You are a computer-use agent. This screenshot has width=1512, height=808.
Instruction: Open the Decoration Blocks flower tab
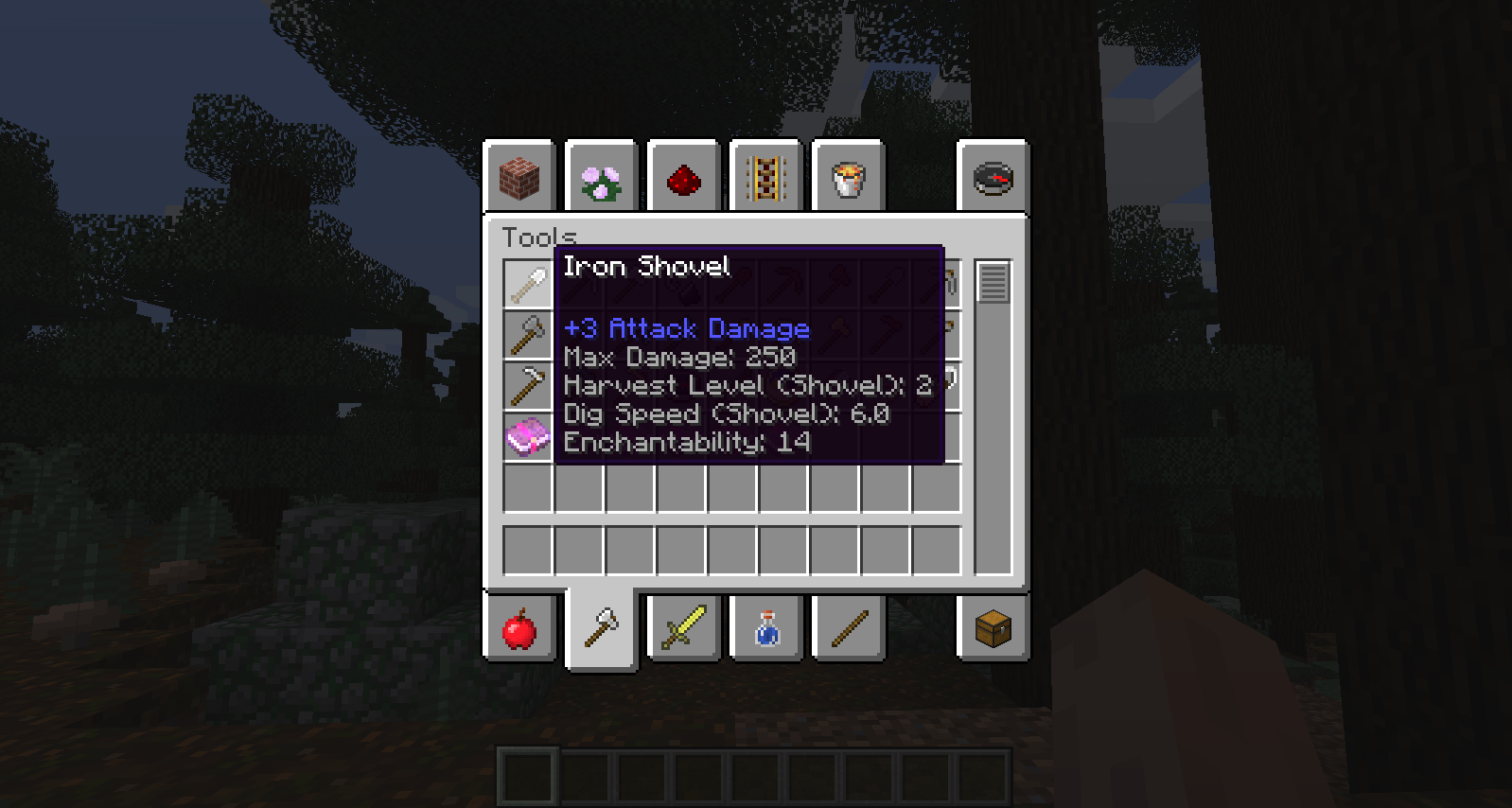[x=601, y=177]
